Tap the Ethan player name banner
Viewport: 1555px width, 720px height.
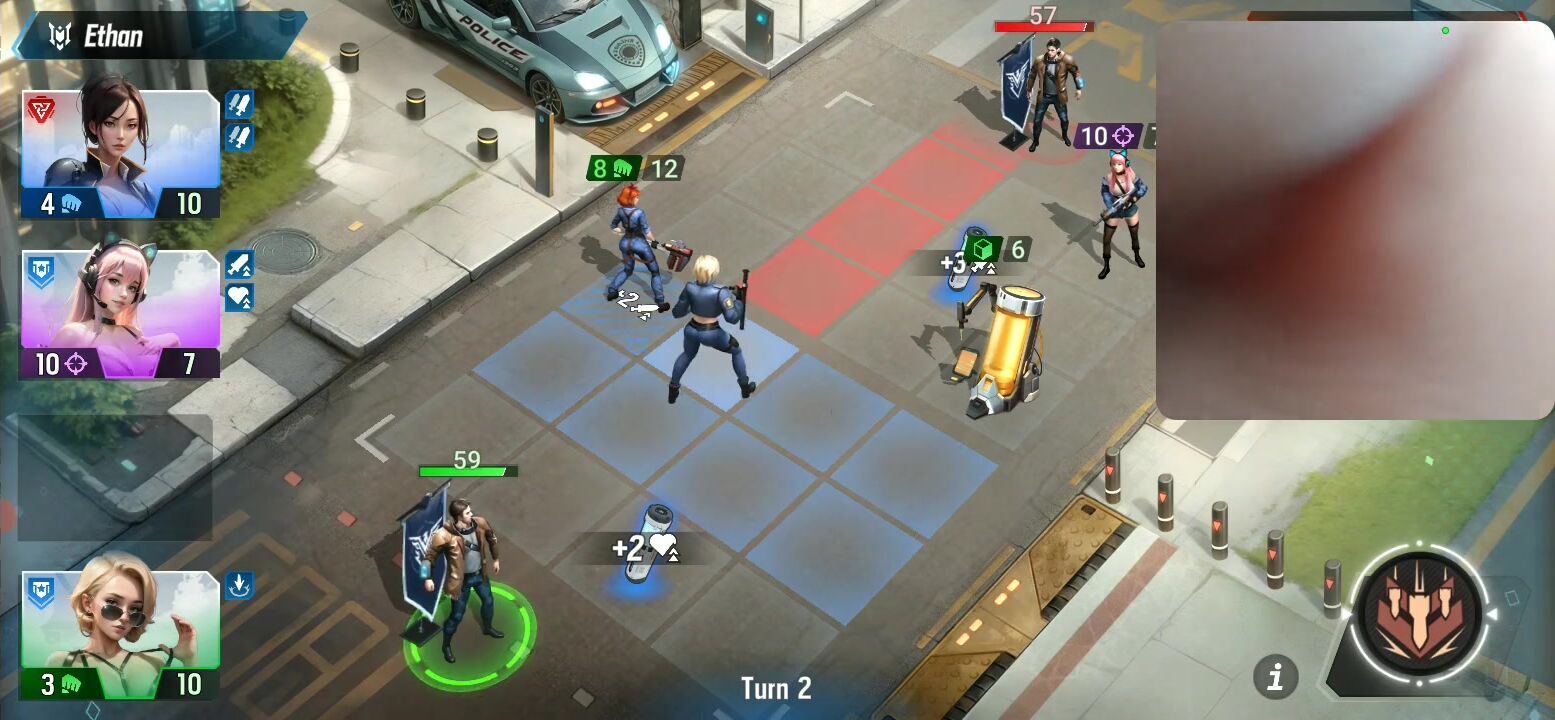[x=160, y=36]
